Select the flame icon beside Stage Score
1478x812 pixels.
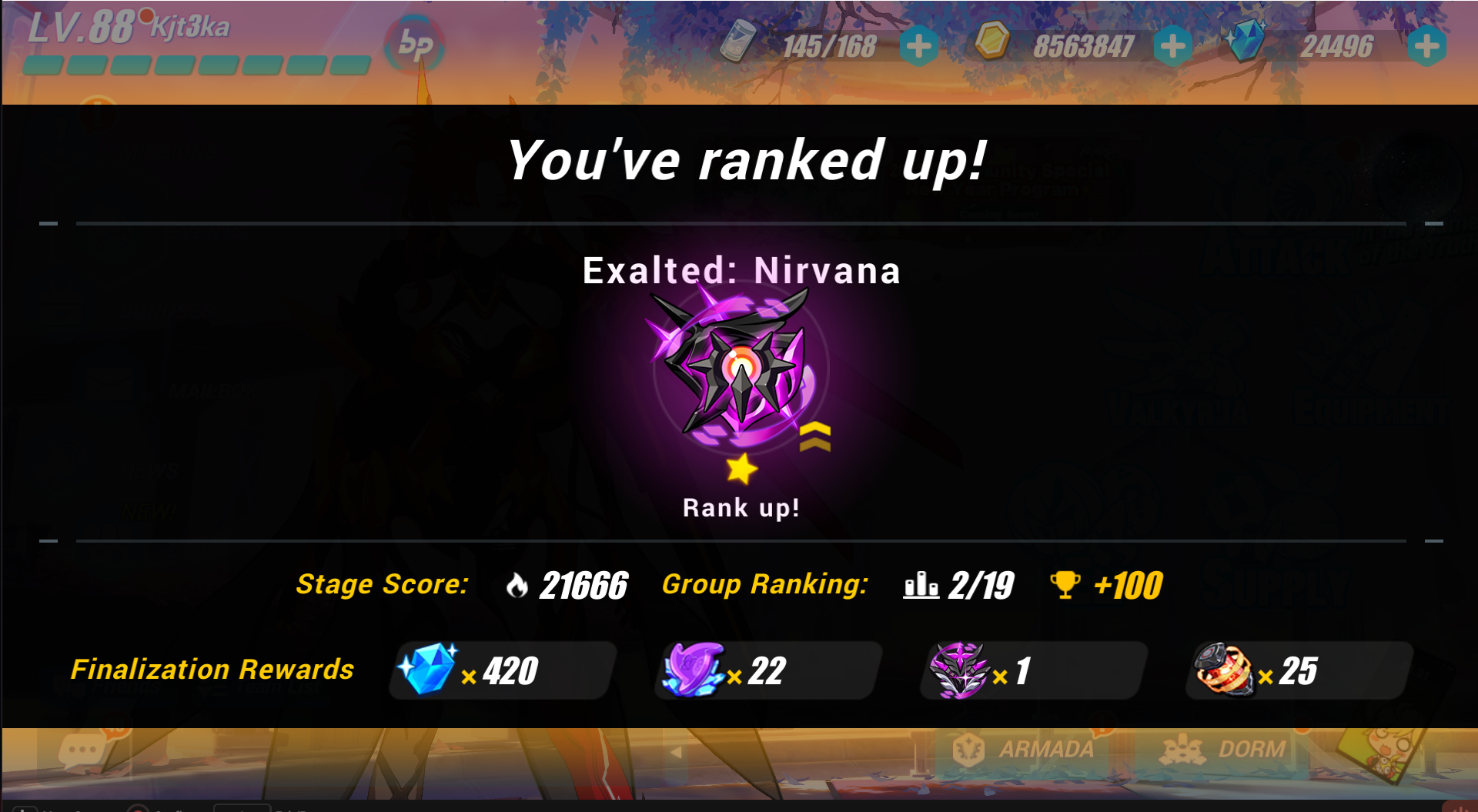coord(517,585)
